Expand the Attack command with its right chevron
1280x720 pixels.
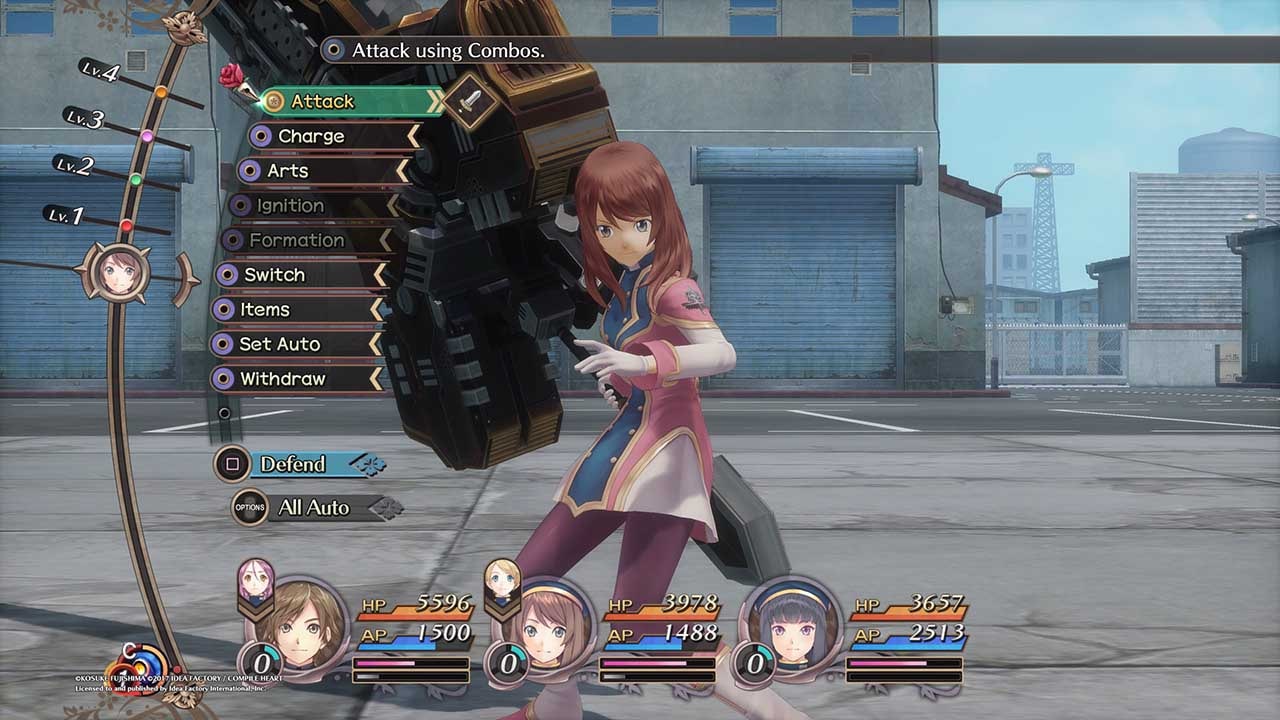pyautogui.click(x=434, y=100)
